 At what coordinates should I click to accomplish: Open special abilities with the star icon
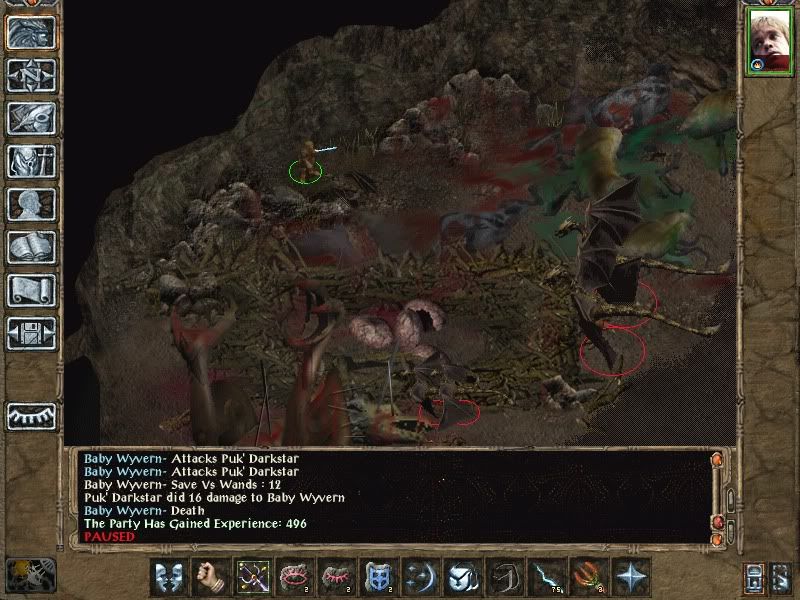631,577
